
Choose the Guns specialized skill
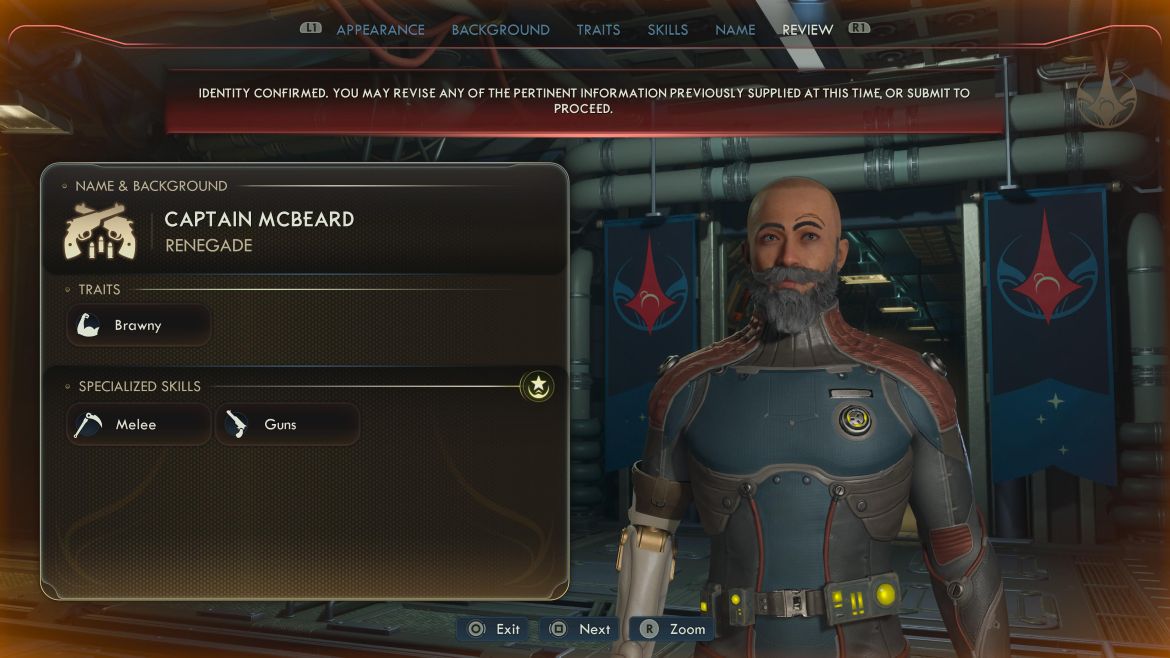click(287, 425)
